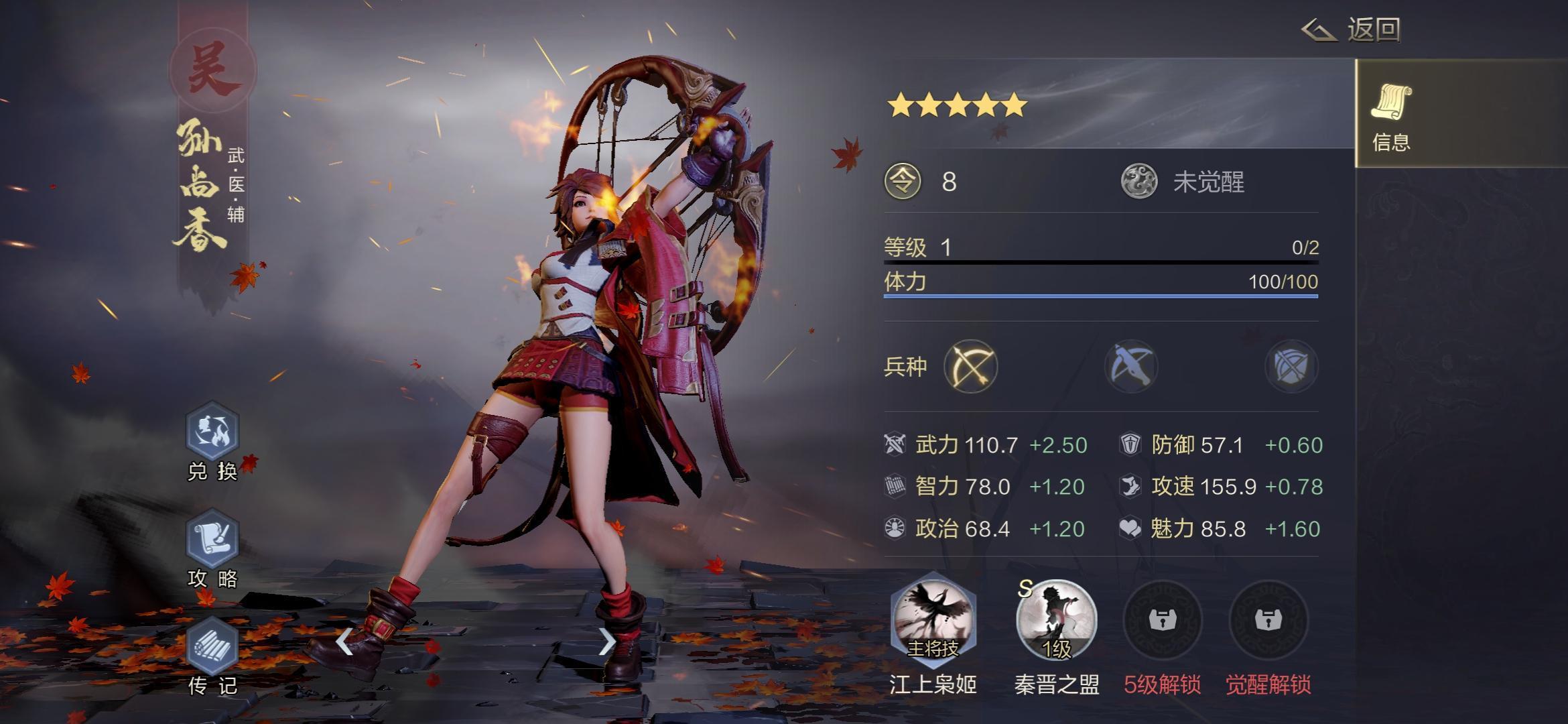Select the shield-and-bow troop type icon

(x=1291, y=367)
